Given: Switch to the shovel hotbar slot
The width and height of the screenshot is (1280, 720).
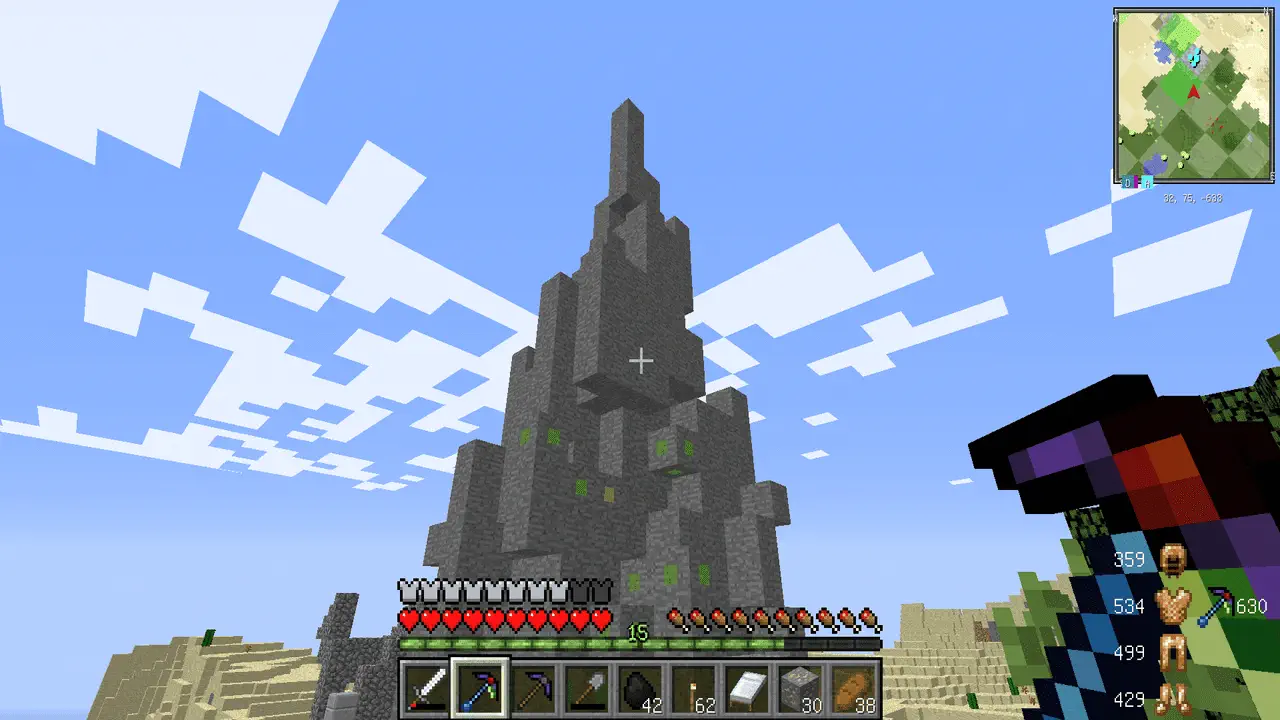Looking at the screenshot, I should (x=587, y=688).
